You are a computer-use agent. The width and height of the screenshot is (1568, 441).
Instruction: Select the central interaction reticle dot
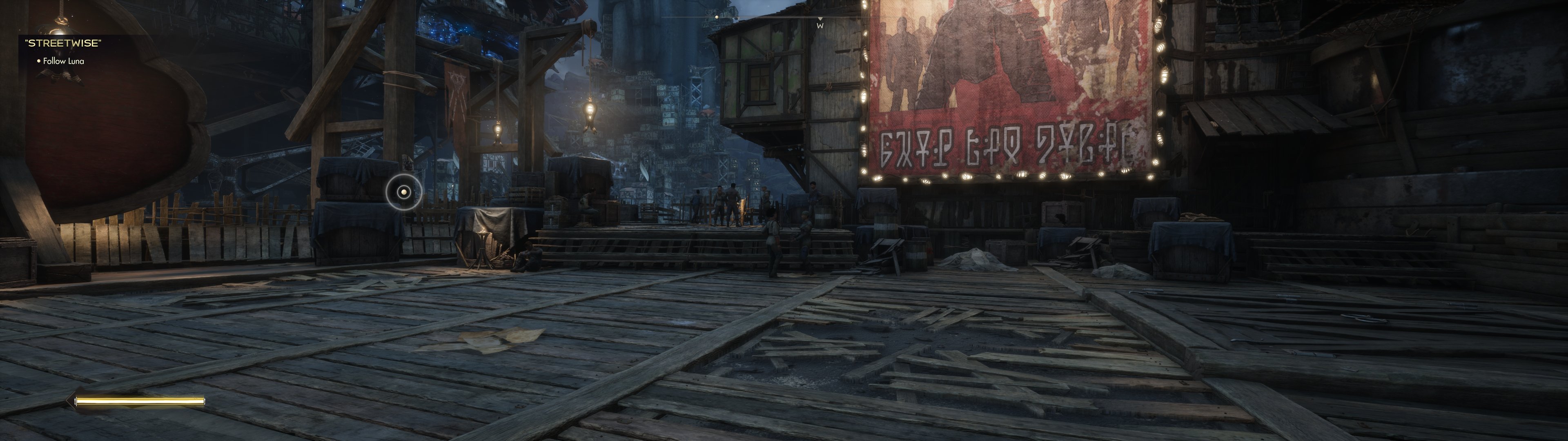coord(404,192)
